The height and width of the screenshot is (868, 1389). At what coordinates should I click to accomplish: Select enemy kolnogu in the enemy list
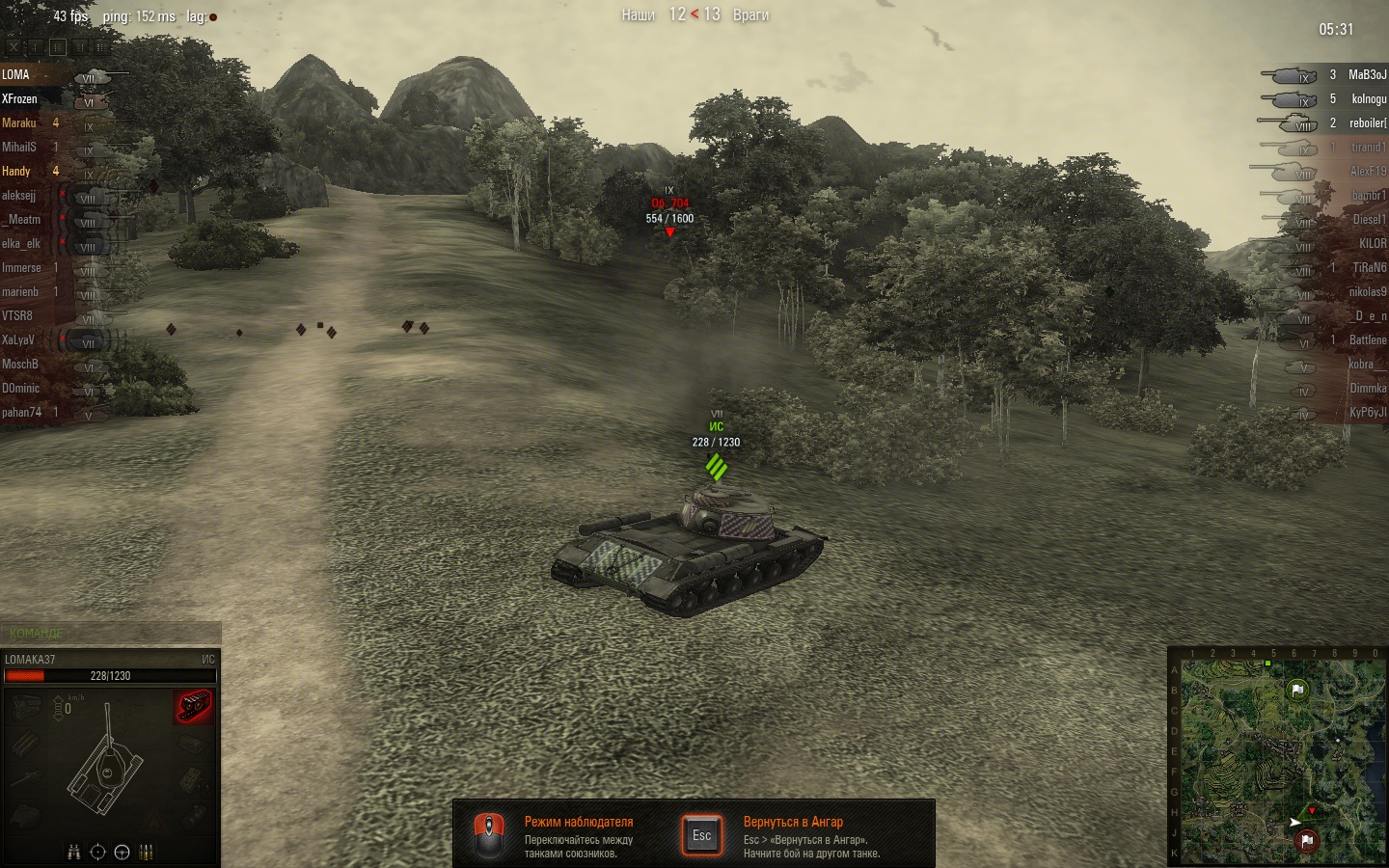(x=1369, y=98)
